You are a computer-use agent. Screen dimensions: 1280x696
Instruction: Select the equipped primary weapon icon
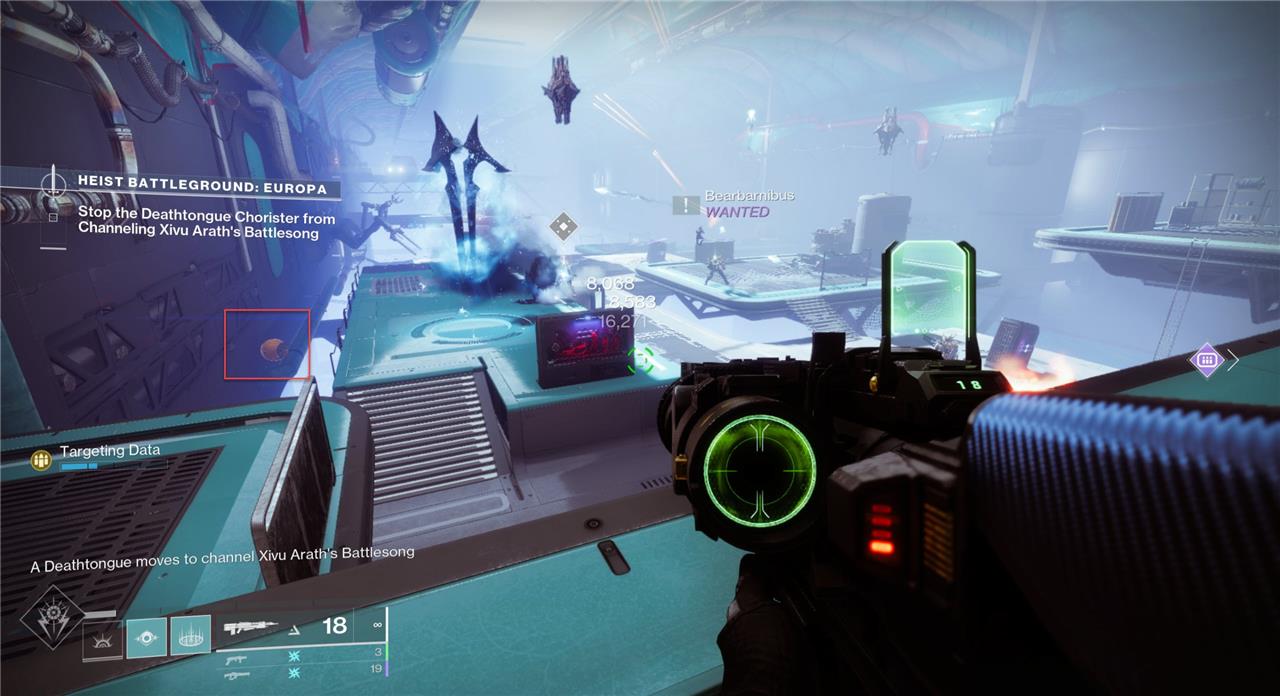point(251,628)
